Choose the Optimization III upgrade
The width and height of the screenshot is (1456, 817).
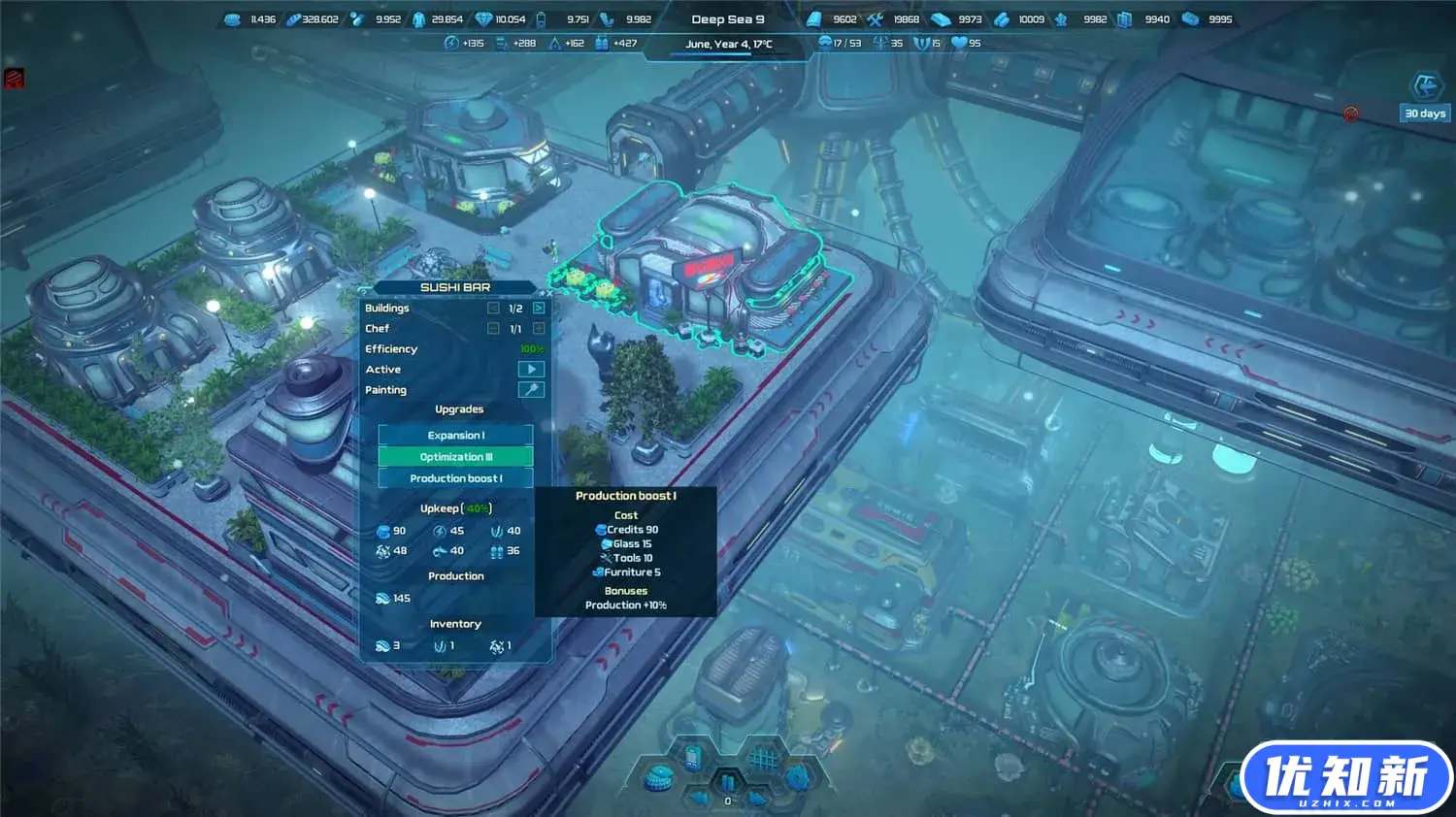[455, 457]
